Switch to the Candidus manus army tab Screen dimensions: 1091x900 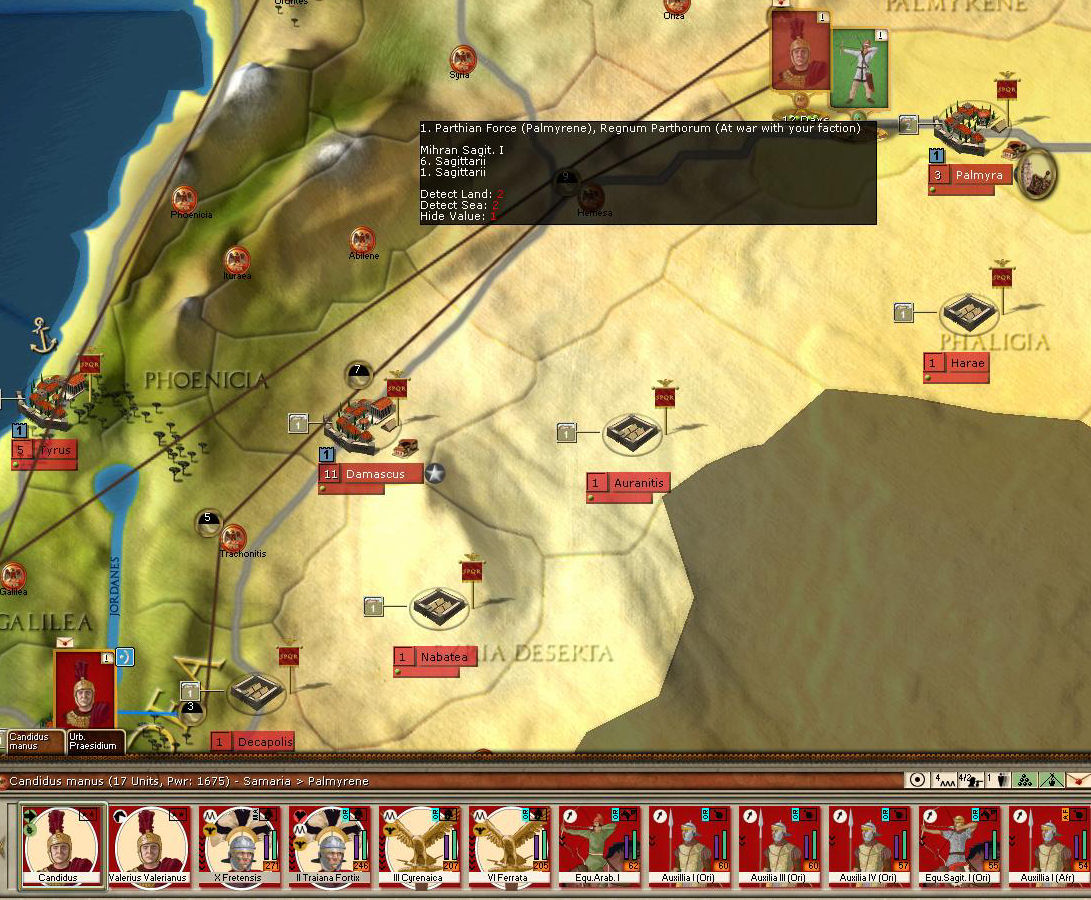click(32, 741)
